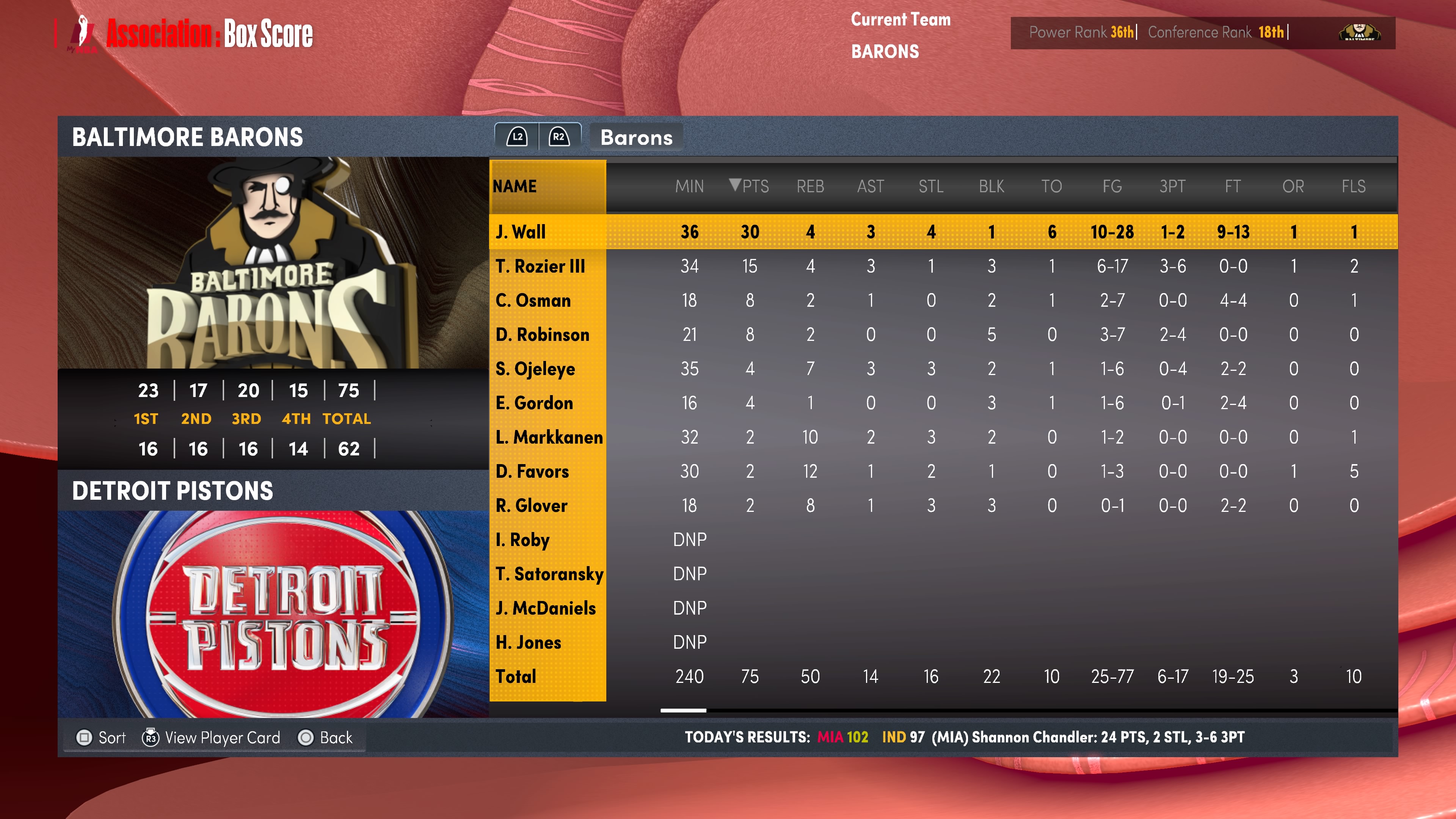Switch to the Barons team tab
The height and width of the screenshot is (819, 1456).
coord(636,137)
